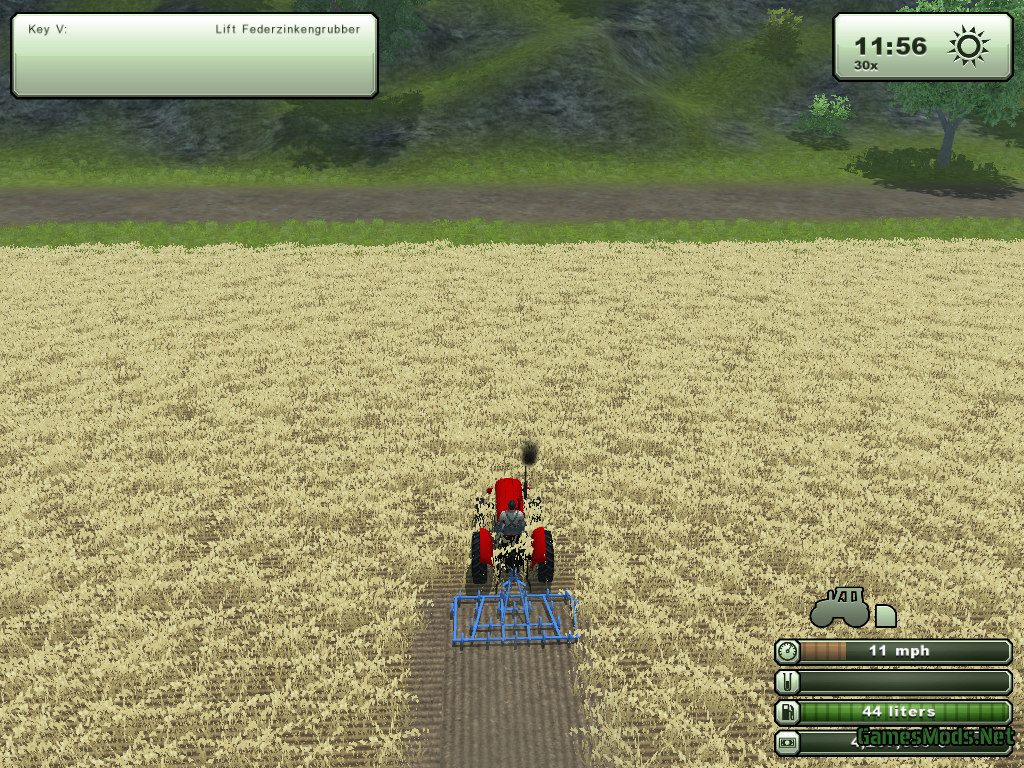The height and width of the screenshot is (768, 1024).
Task: Click the speedometer gauge icon
Action: coord(788,652)
